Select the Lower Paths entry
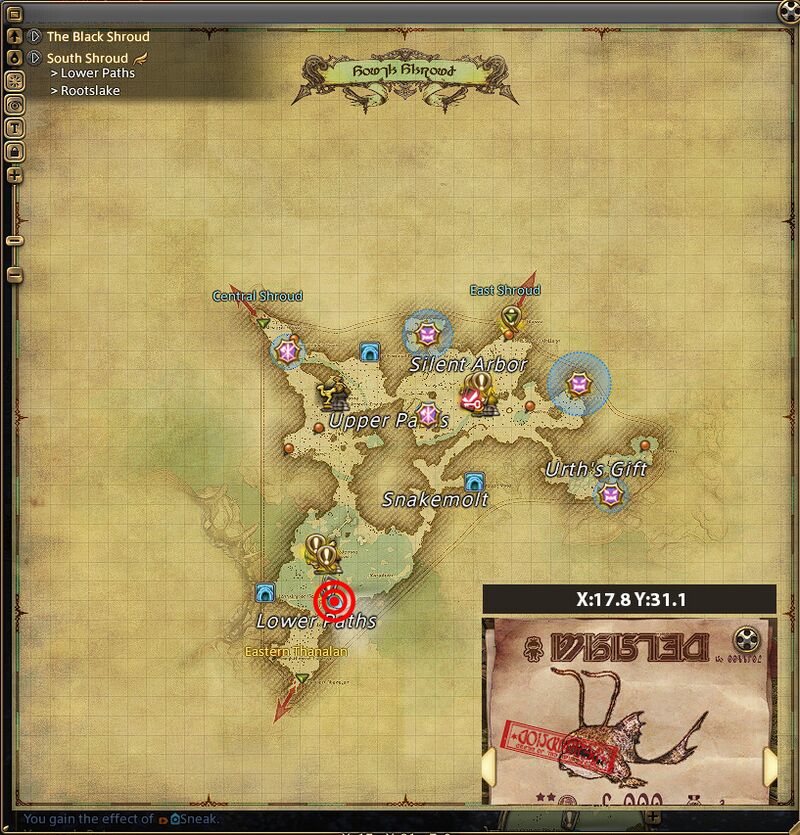Image resolution: width=800 pixels, height=835 pixels. (x=97, y=73)
